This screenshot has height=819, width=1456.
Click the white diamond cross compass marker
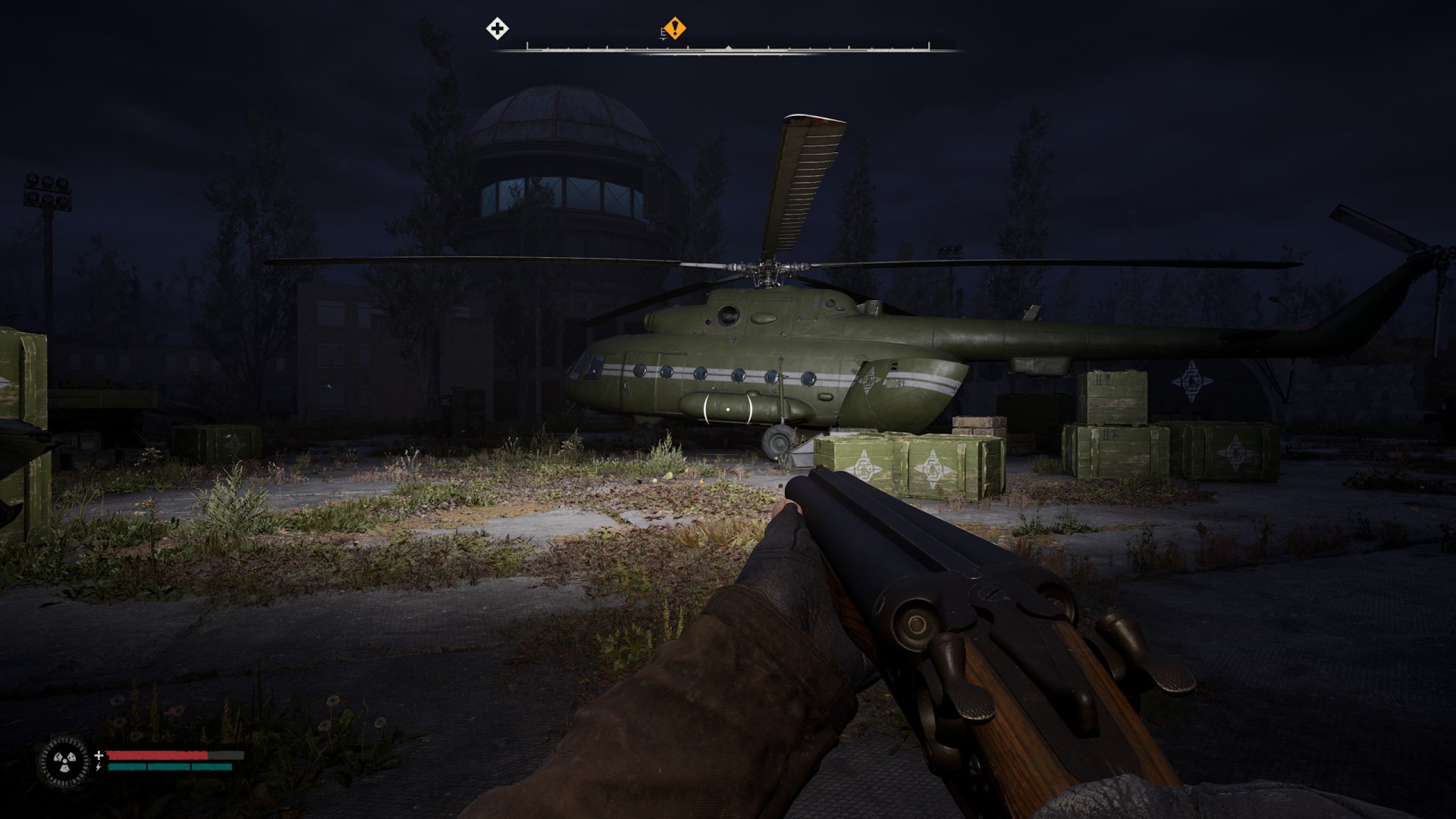tap(497, 30)
